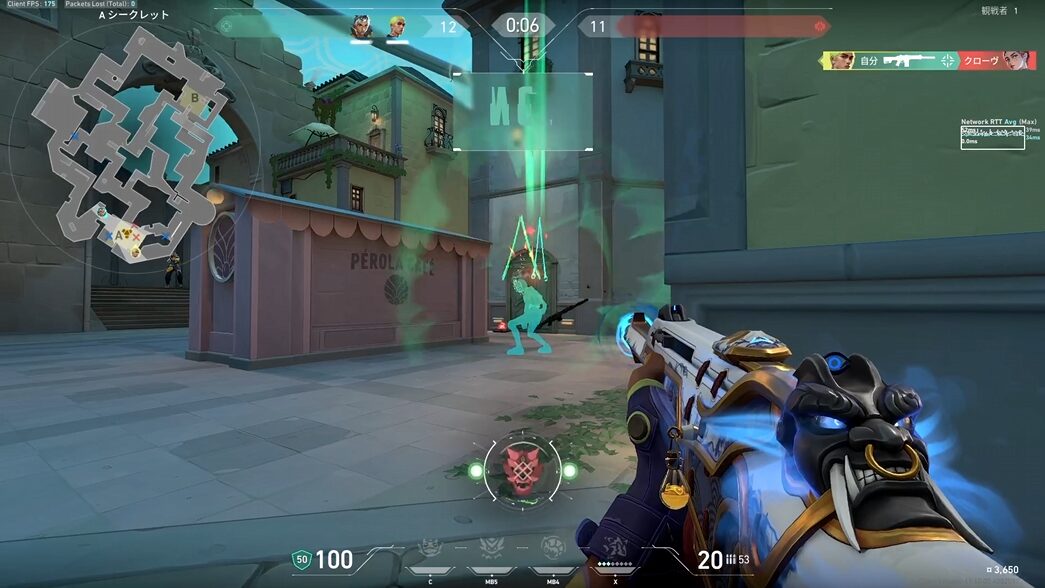Click the shield armor icon
Viewport: 1045px width, 588px height.
click(x=300, y=560)
